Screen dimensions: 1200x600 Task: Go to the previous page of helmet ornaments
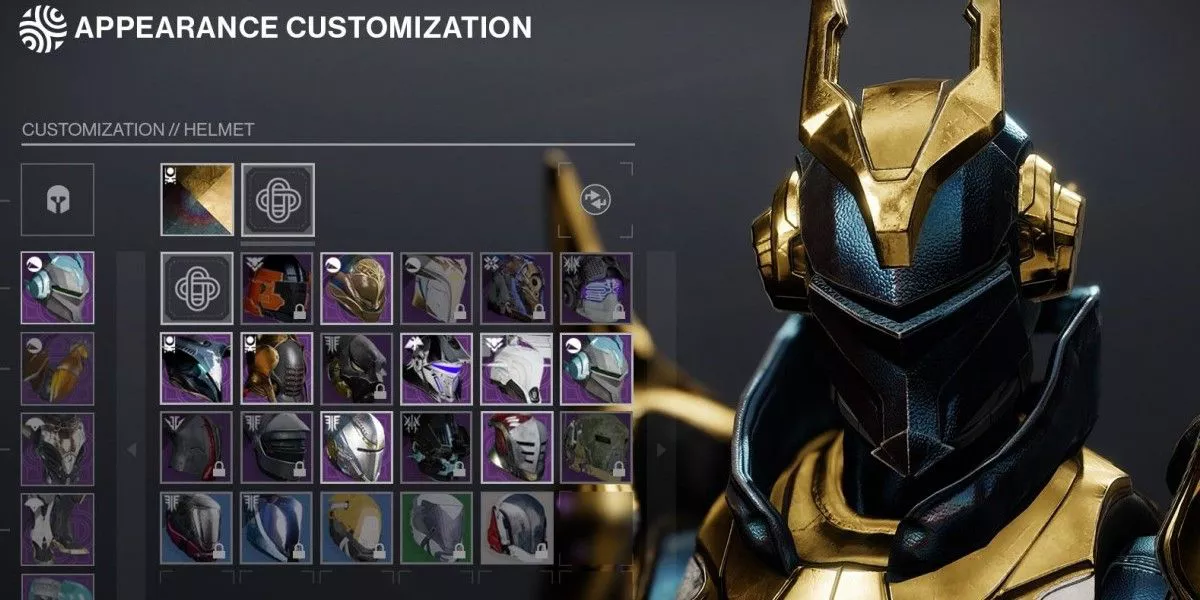click(x=131, y=450)
